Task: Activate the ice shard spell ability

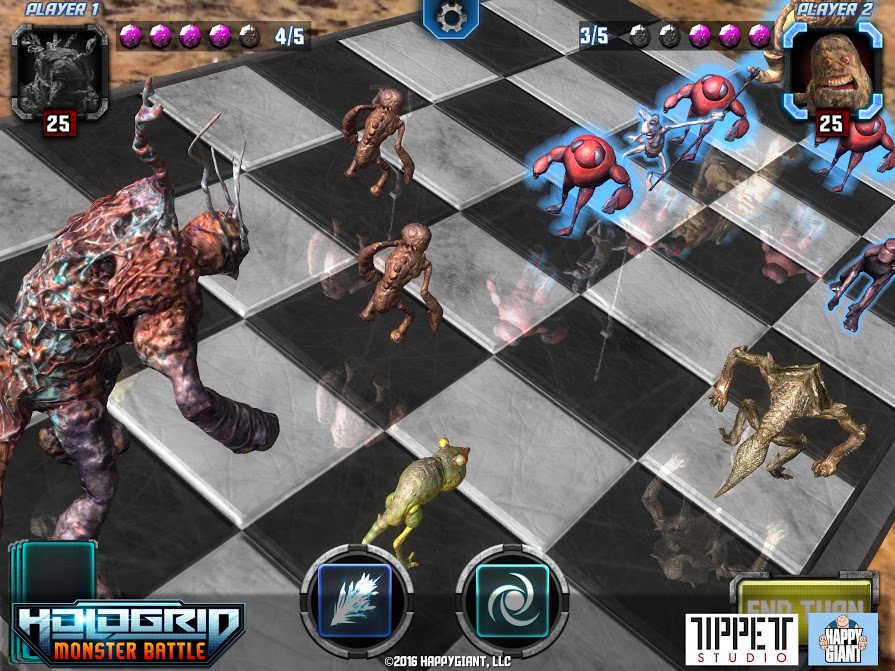Action: click(358, 598)
